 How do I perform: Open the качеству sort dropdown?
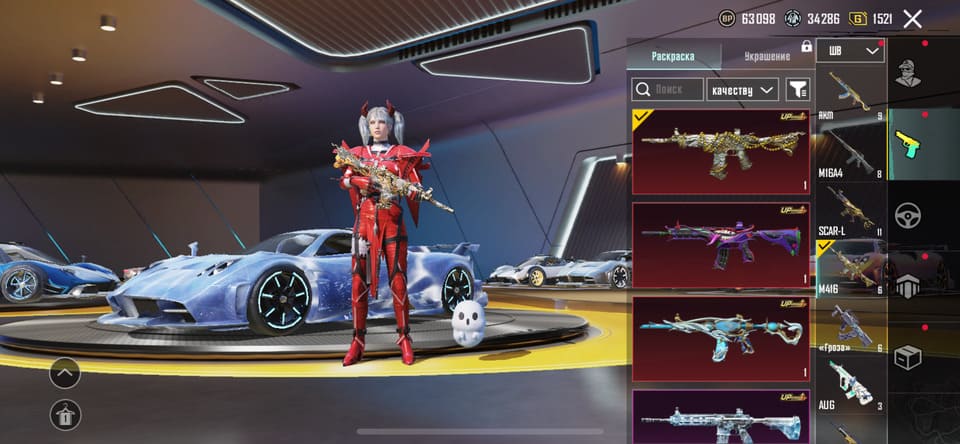[742, 90]
